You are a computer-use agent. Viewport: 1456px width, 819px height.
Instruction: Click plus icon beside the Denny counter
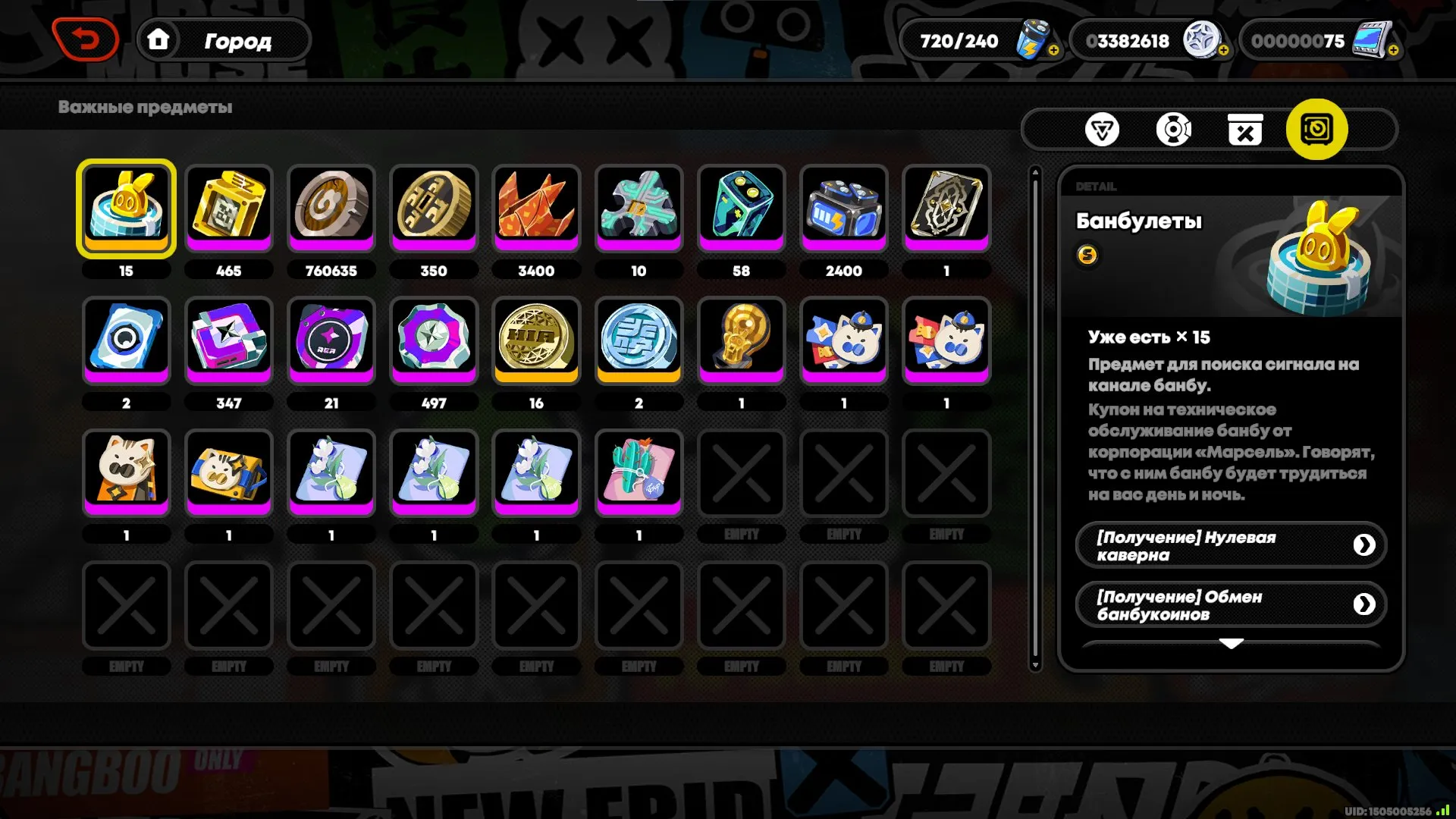click(x=1222, y=50)
